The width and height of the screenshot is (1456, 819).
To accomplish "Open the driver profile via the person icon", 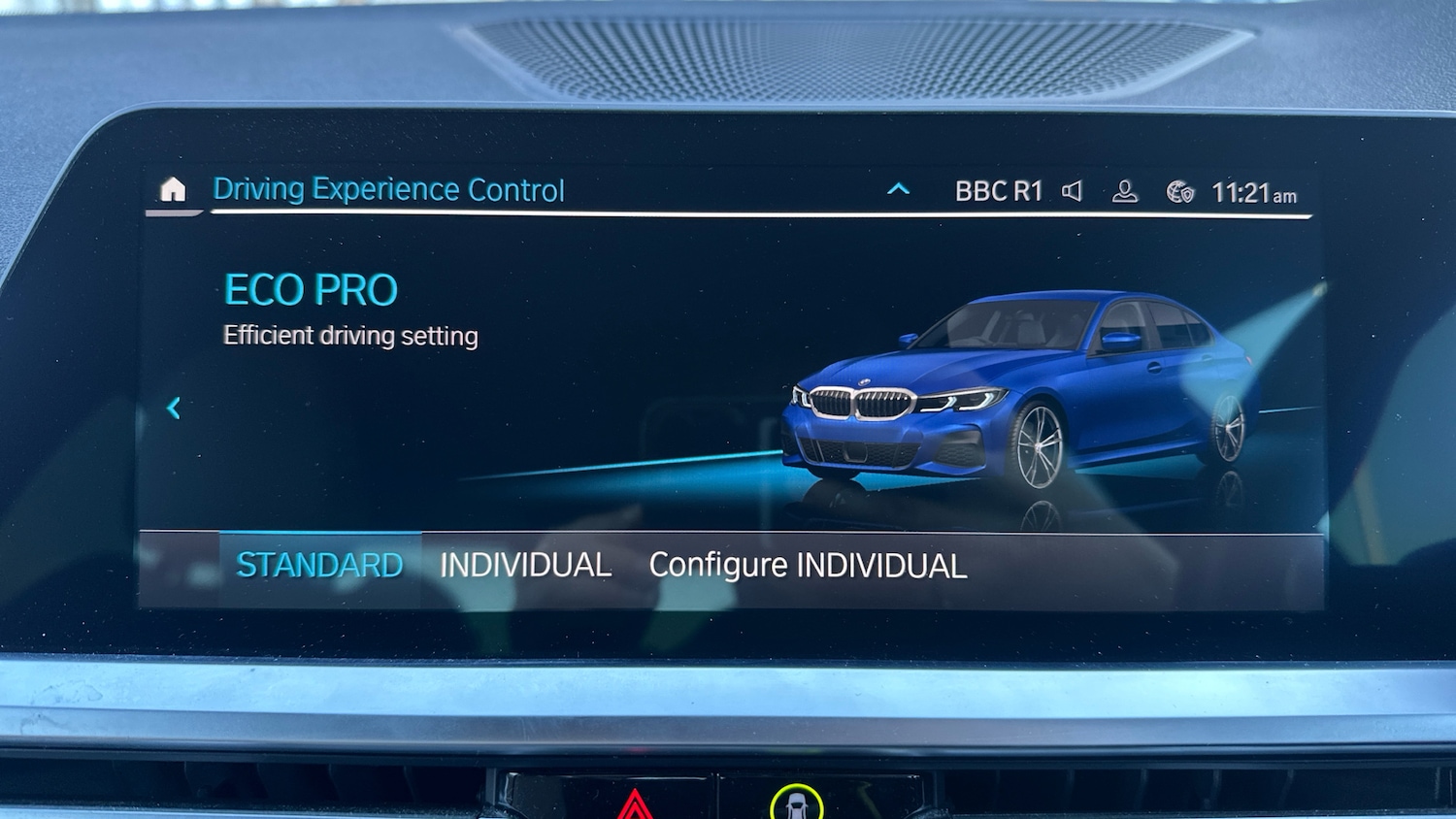I will click(1125, 192).
